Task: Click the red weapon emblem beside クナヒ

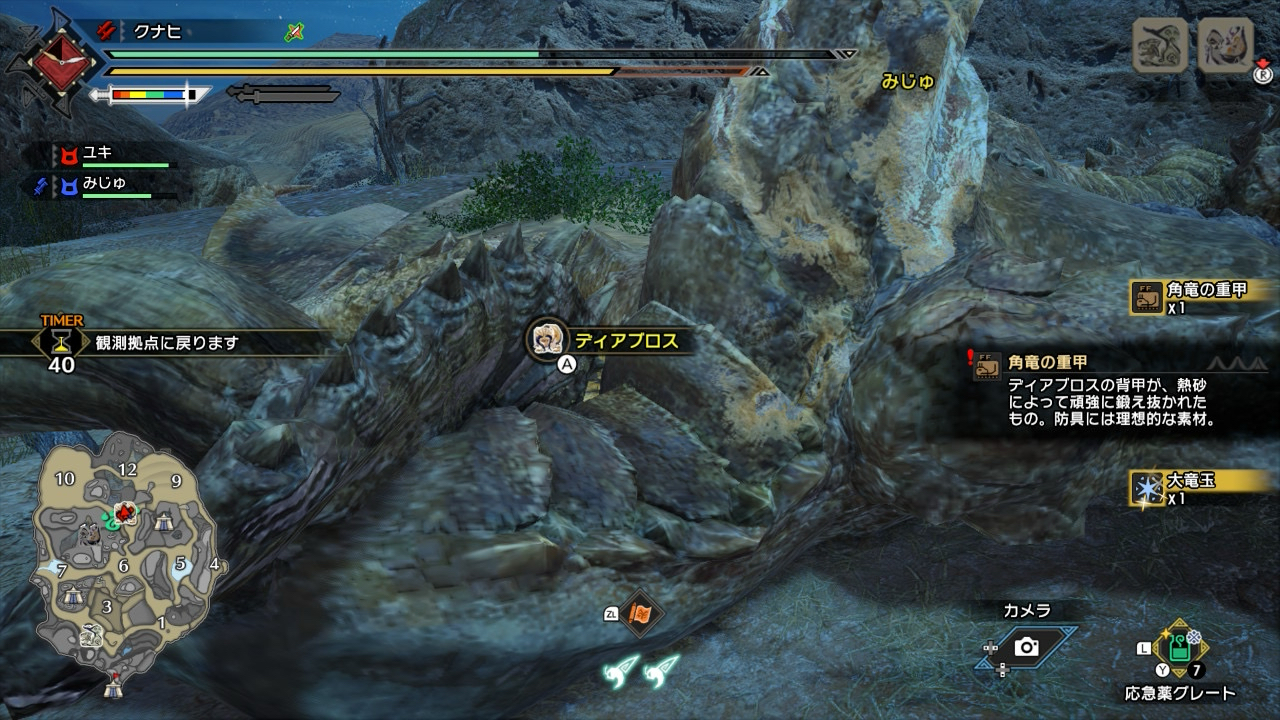Action: tap(50, 62)
